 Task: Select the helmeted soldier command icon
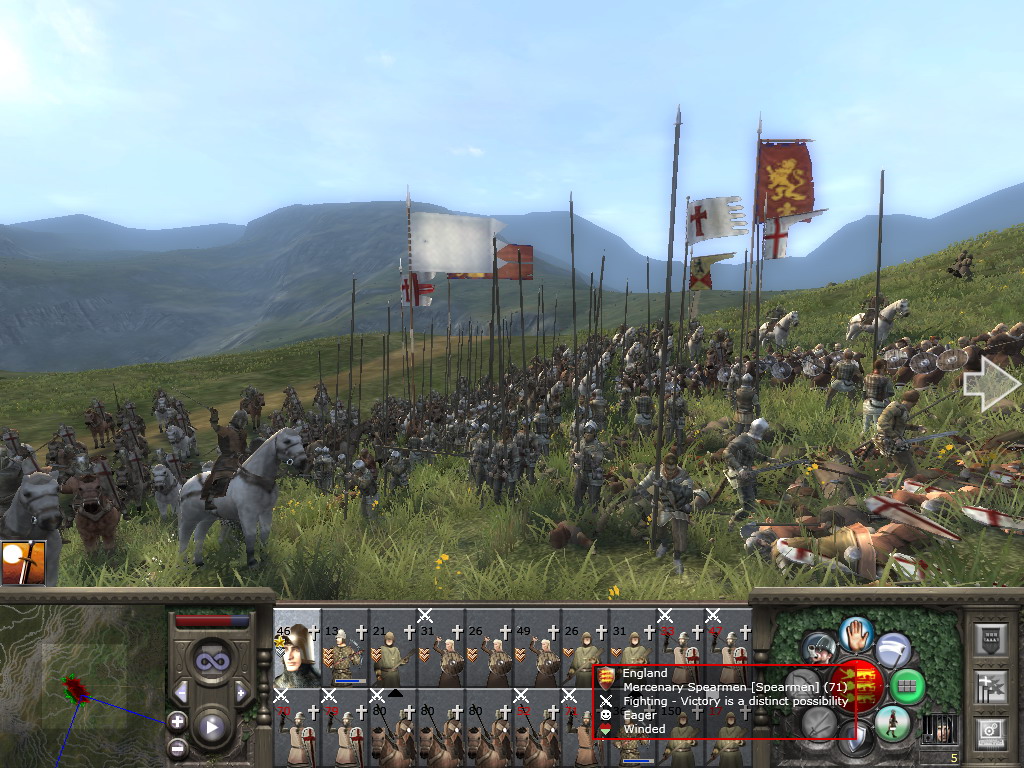(x=819, y=648)
